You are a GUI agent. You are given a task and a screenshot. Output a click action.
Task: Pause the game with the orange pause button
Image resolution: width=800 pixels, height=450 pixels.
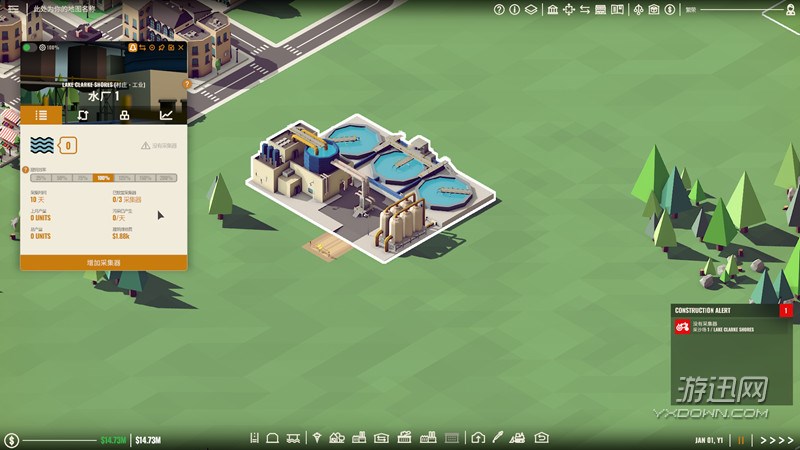(742, 440)
